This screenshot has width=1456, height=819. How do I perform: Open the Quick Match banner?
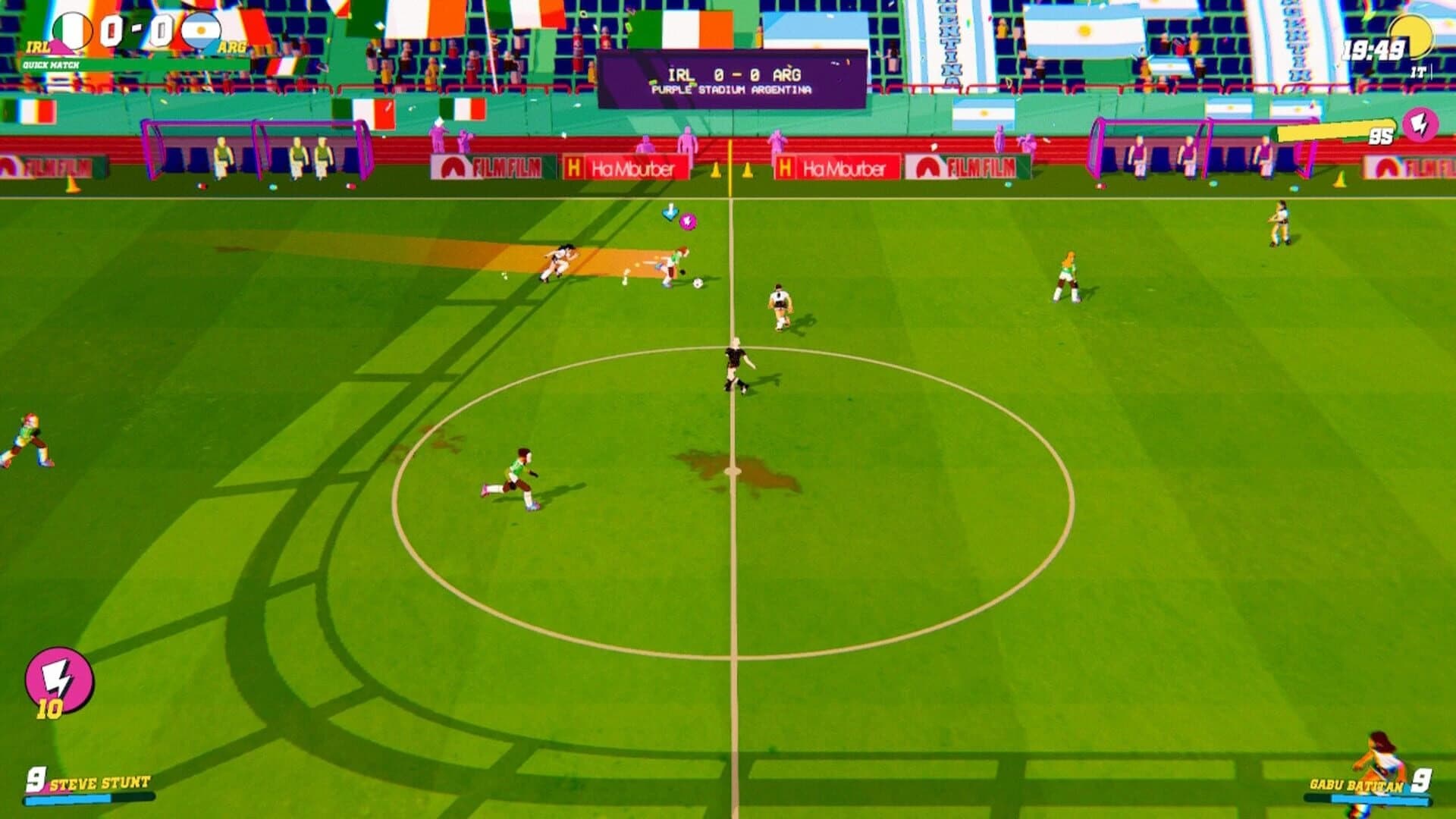click(x=53, y=63)
